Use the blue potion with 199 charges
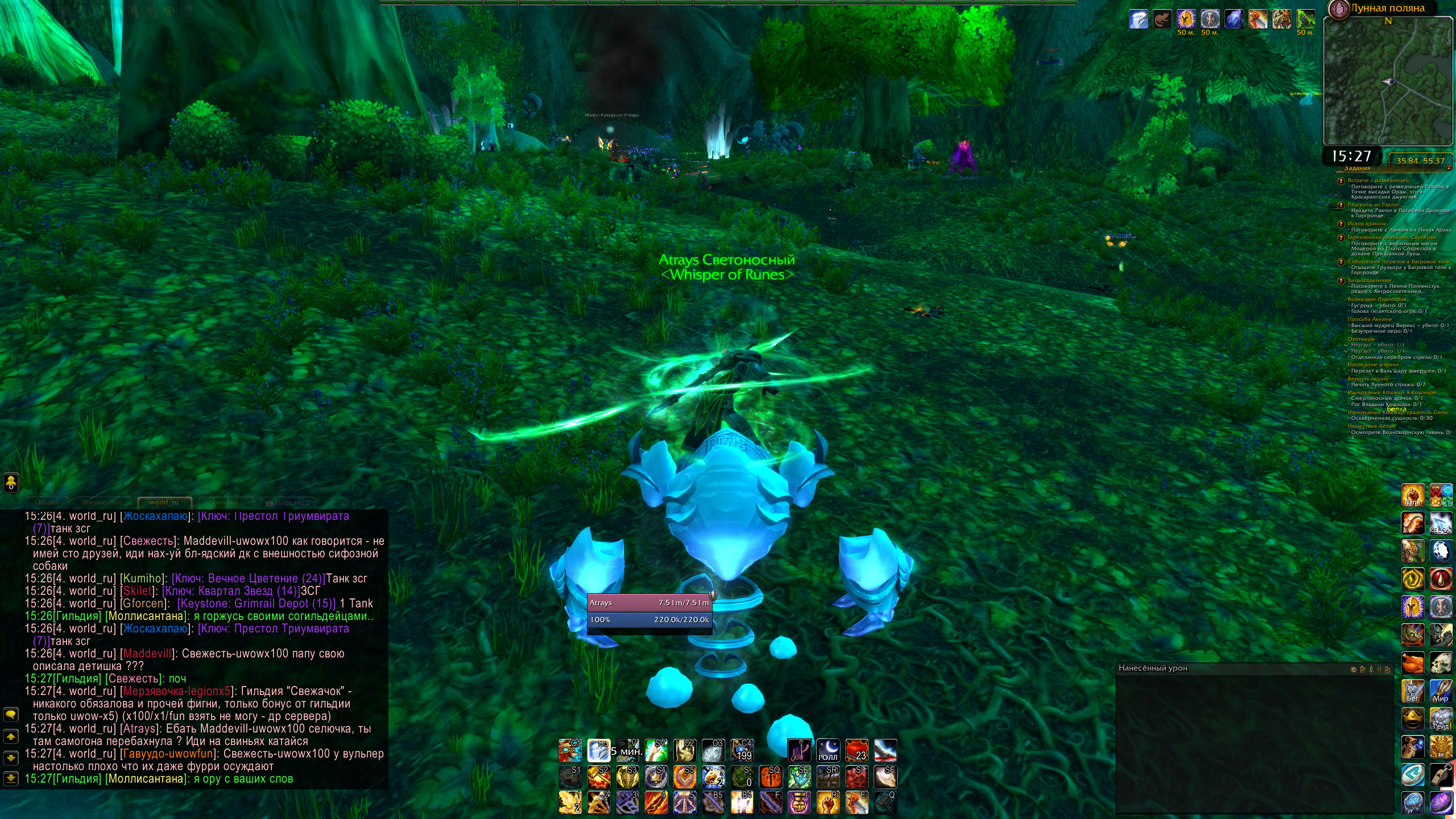 coord(742,750)
